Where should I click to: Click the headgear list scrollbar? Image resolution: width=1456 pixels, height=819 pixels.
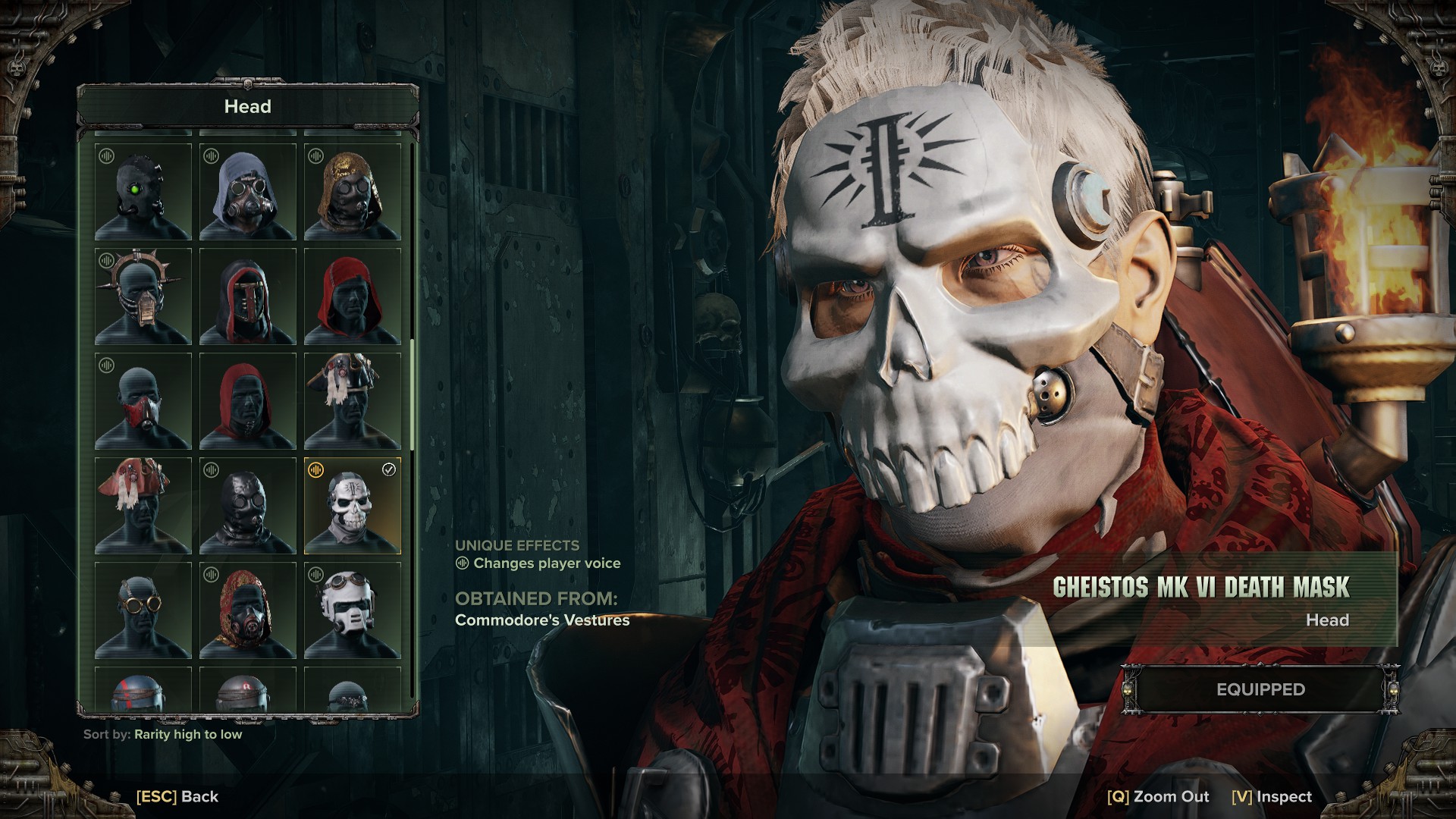pyautogui.click(x=413, y=394)
